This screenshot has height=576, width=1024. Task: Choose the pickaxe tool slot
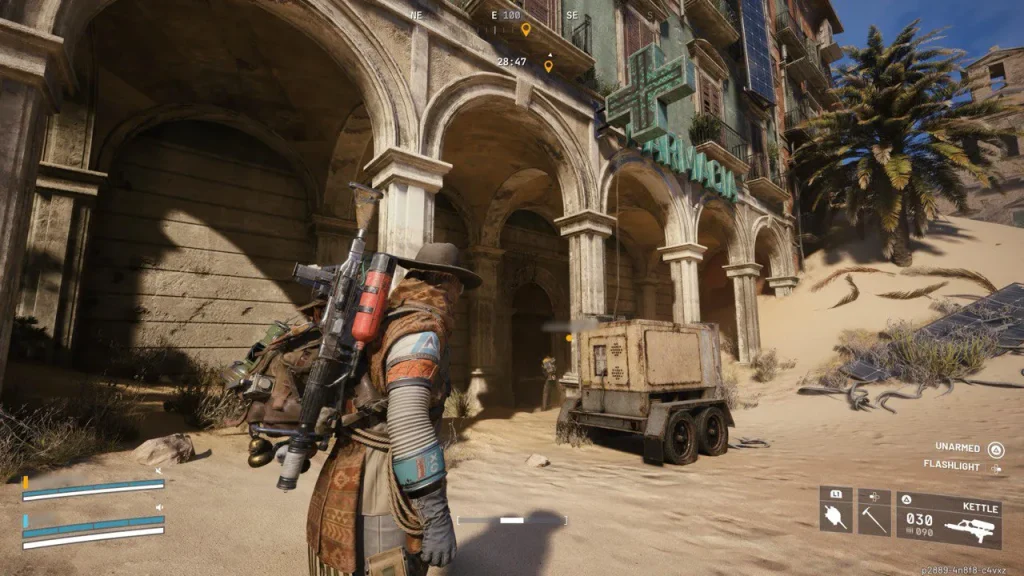[x=874, y=512]
